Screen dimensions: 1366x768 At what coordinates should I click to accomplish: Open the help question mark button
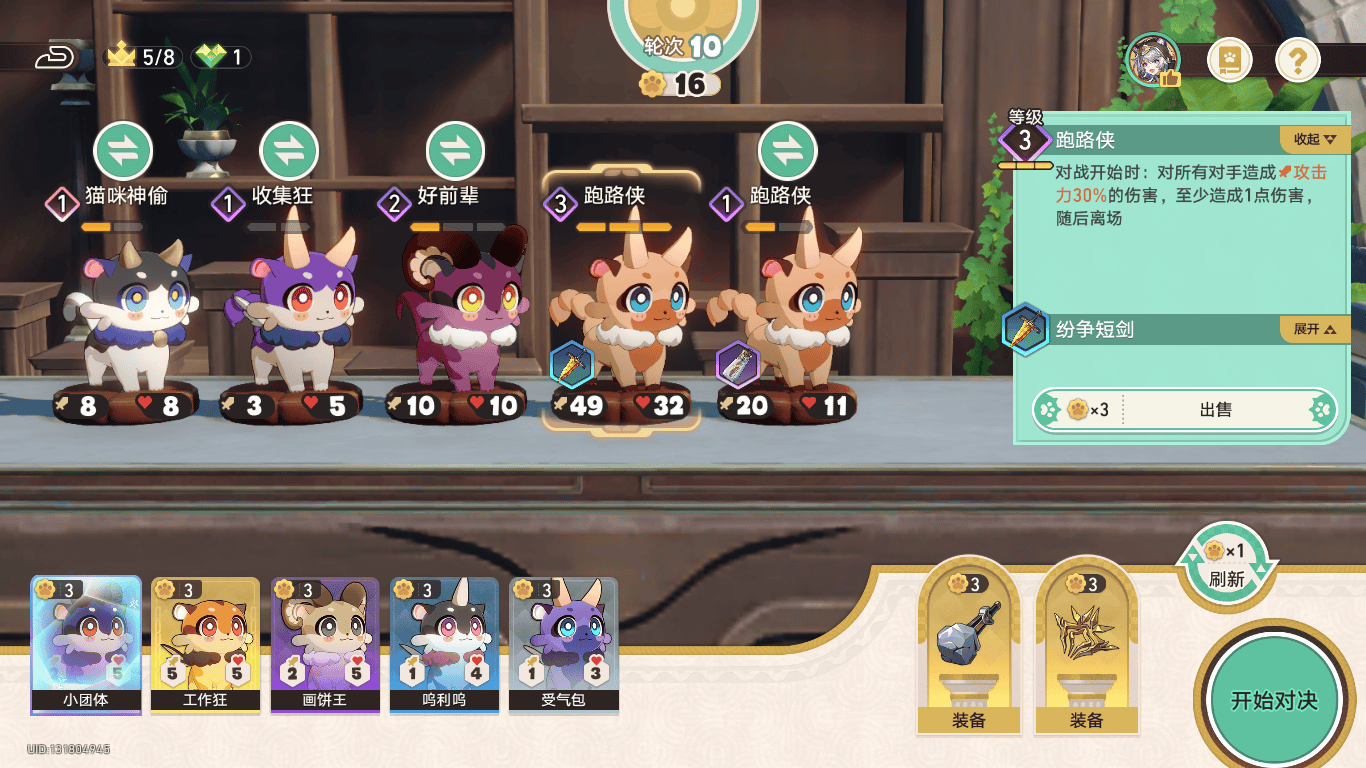[x=1298, y=62]
